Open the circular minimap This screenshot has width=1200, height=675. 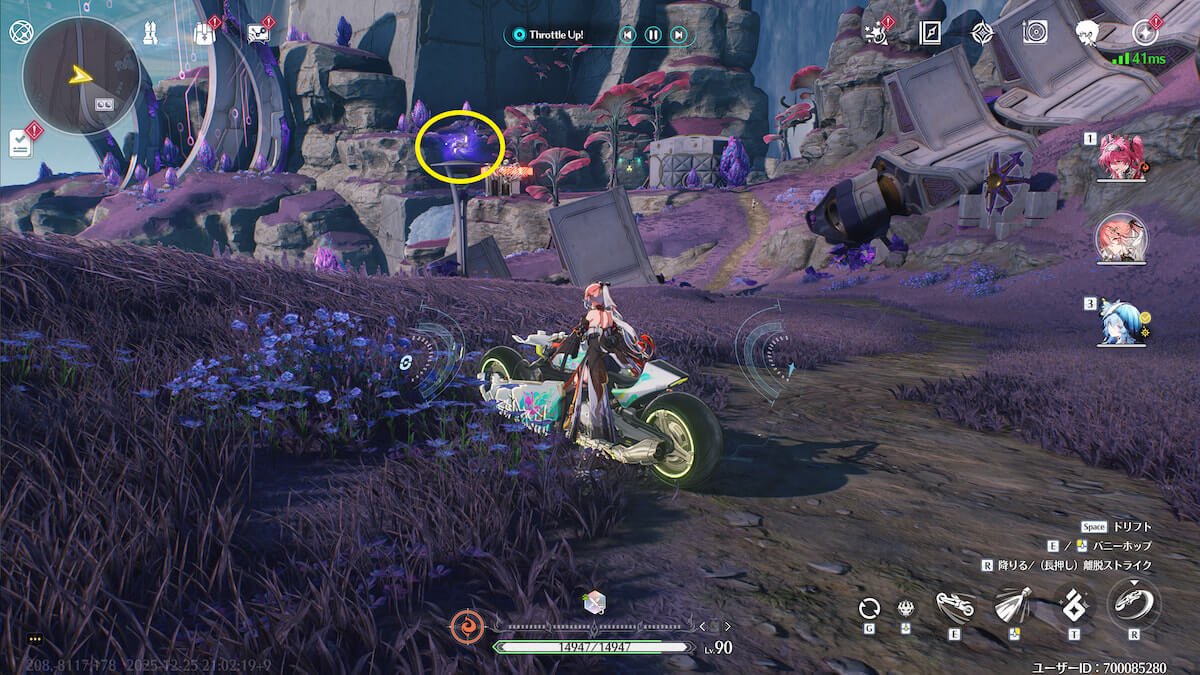tap(81, 76)
